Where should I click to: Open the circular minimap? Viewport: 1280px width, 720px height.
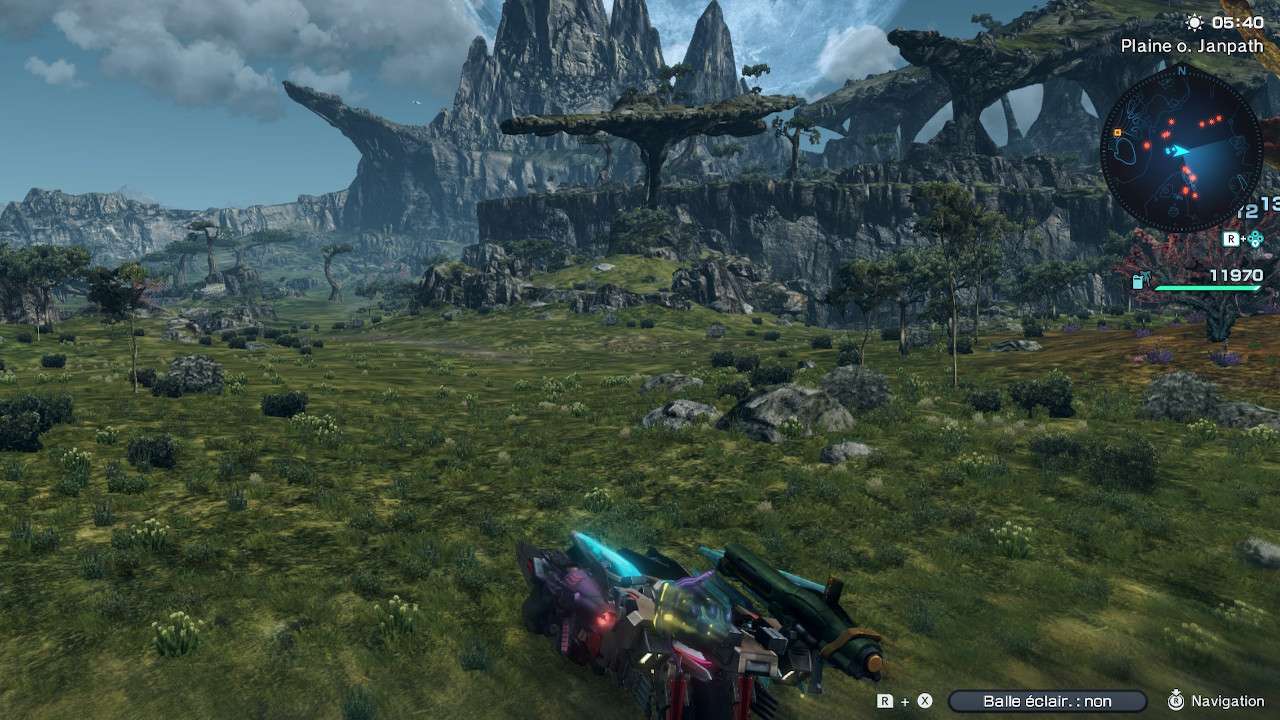(1181, 149)
